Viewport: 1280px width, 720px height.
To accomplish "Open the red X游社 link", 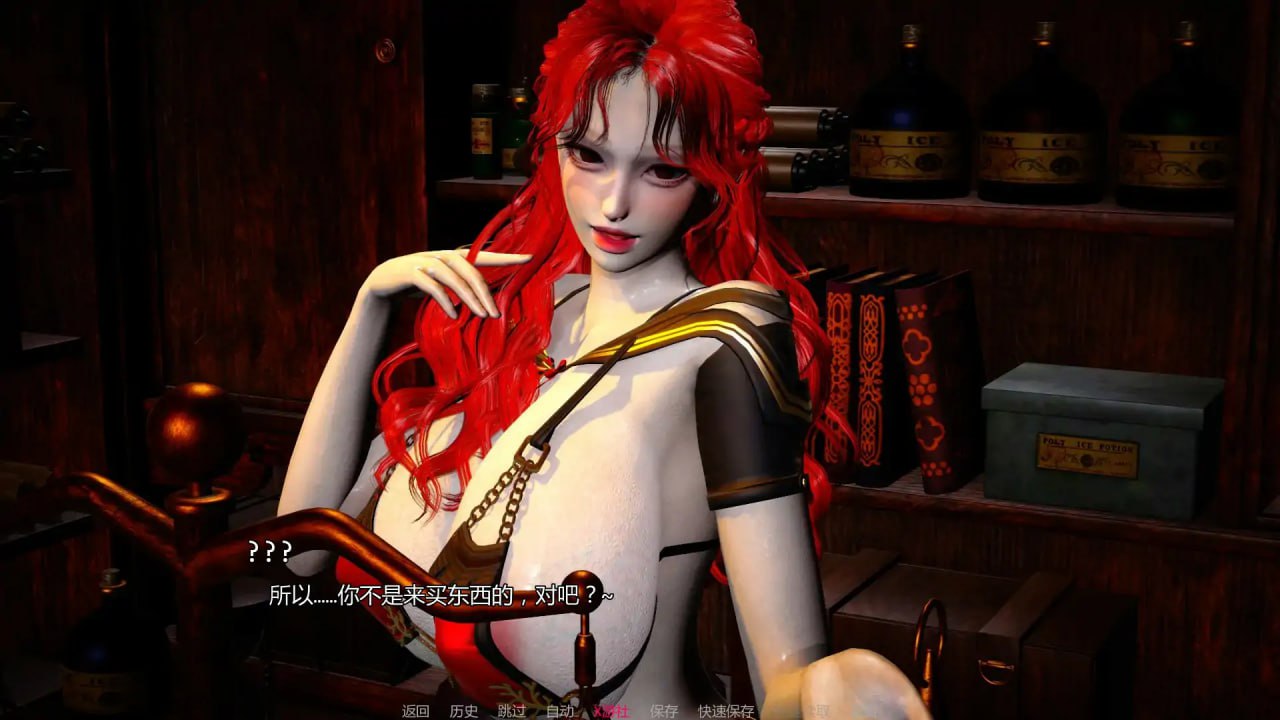I will click(x=611, y=711).
